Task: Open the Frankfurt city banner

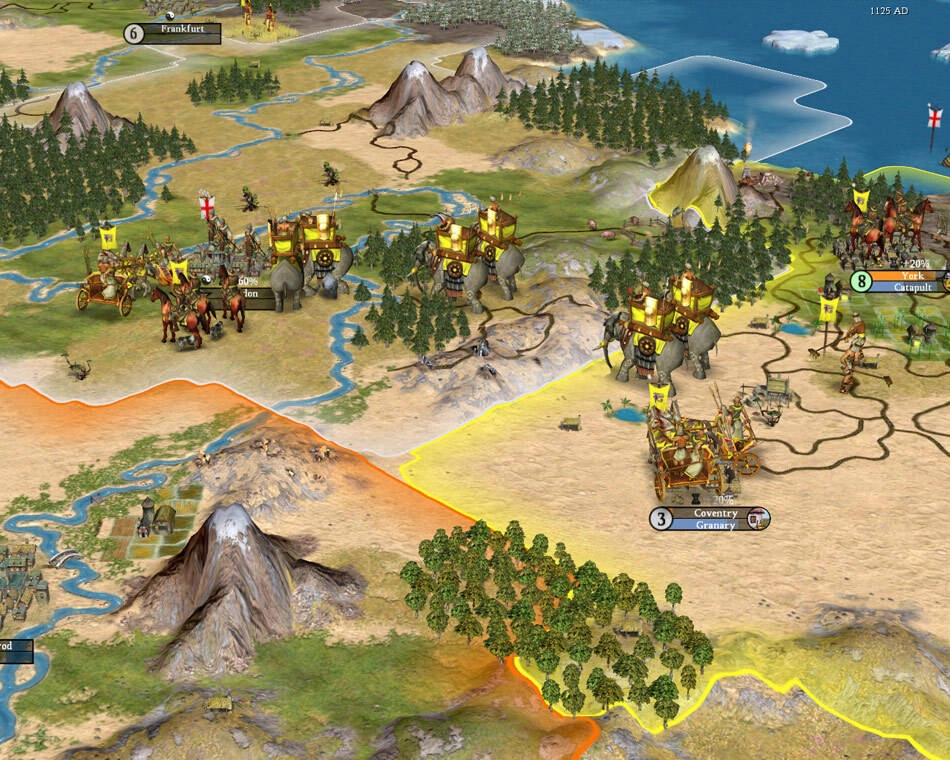Action: point(181,31)
